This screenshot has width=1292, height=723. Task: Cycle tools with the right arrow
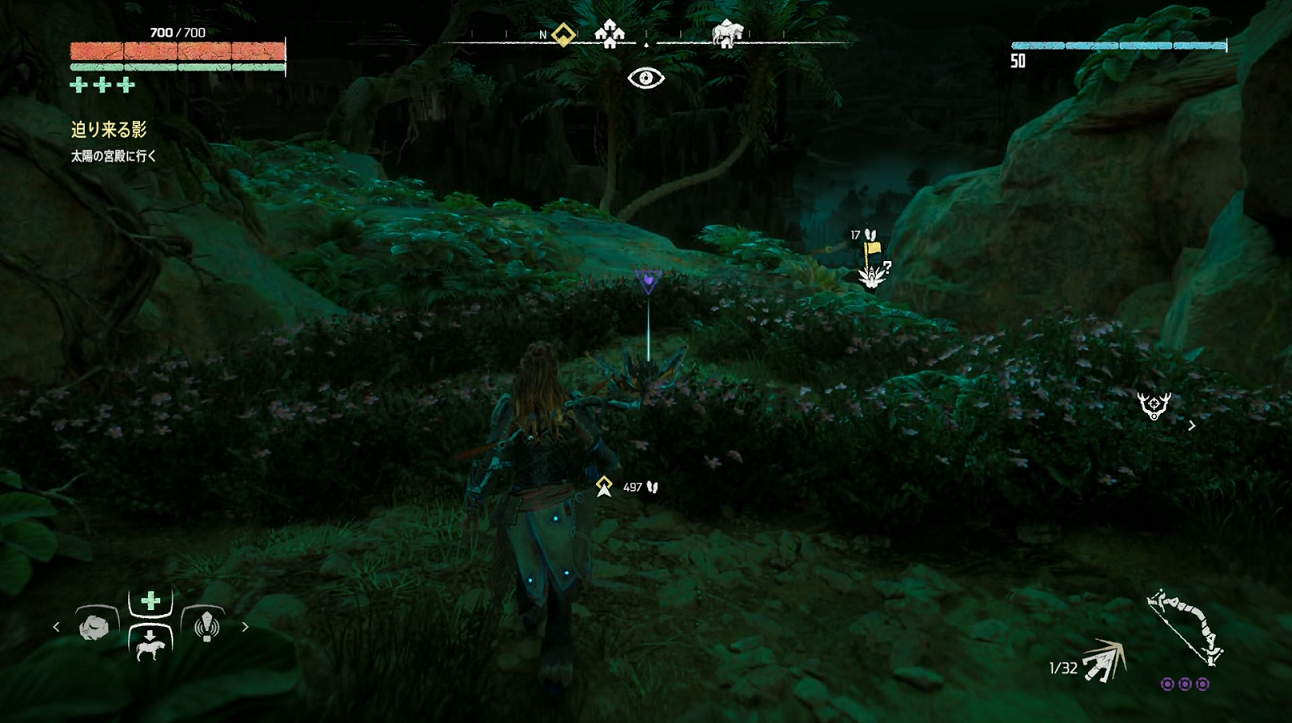[245, 627]
